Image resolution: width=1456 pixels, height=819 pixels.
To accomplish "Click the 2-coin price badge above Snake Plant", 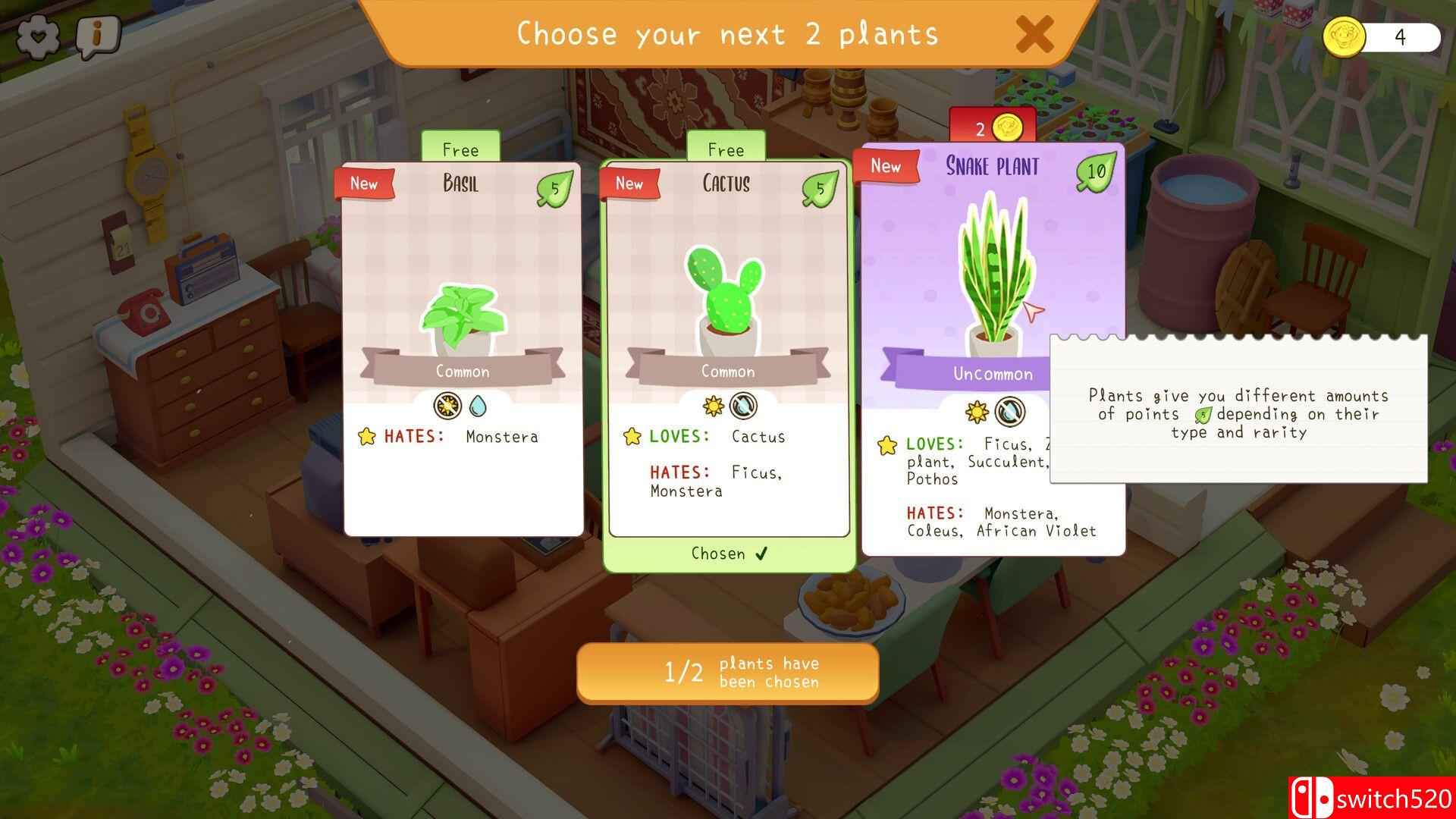I will (993, 127).
